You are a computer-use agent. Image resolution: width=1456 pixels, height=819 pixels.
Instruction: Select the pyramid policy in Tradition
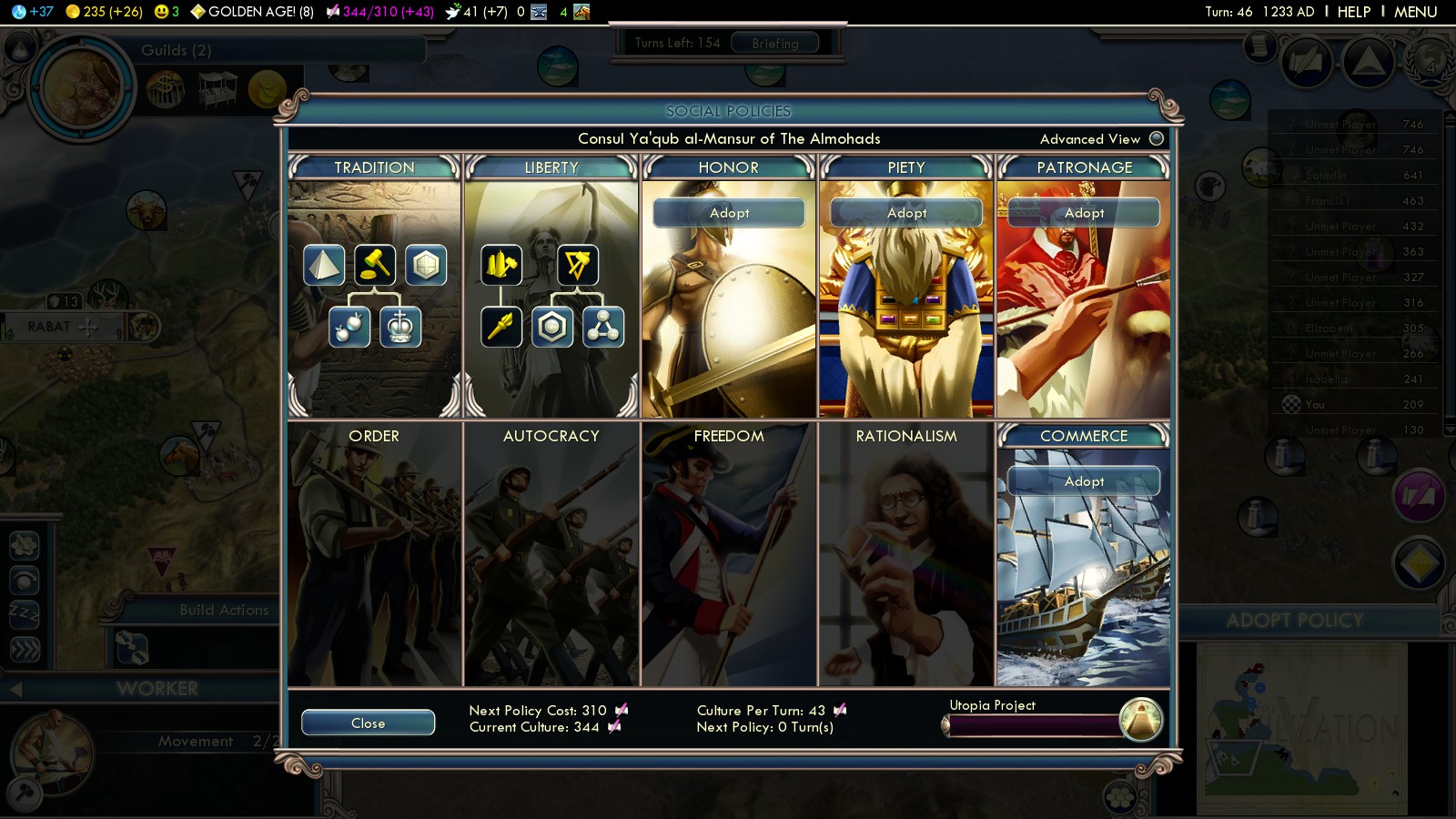(324, 266)
